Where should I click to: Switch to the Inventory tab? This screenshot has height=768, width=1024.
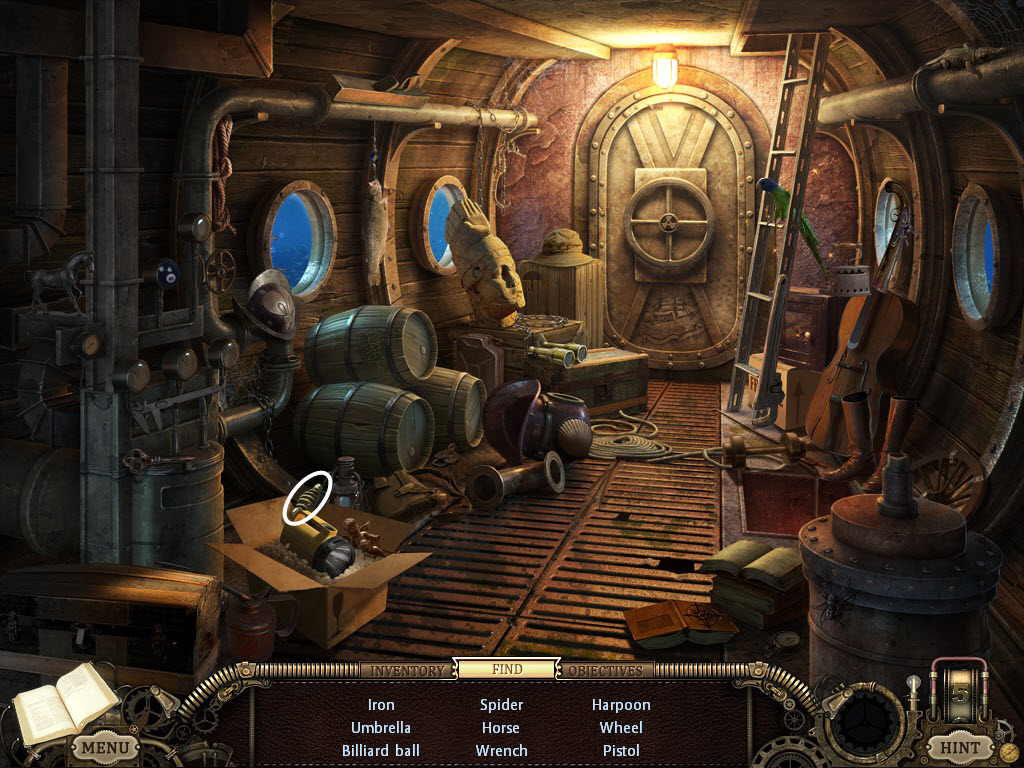(406, 670)
